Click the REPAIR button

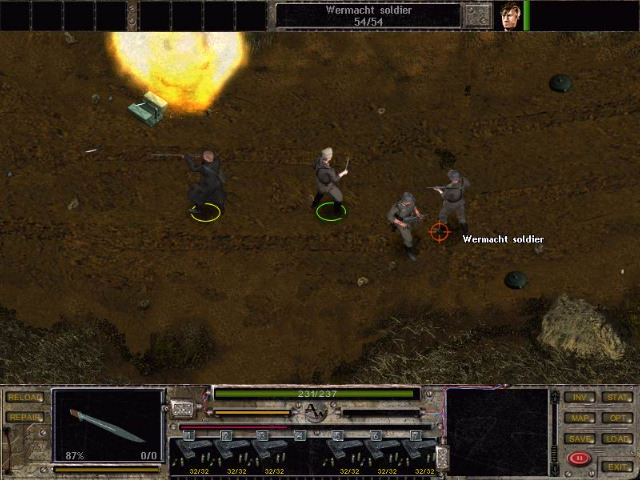[x=24, y=417]
